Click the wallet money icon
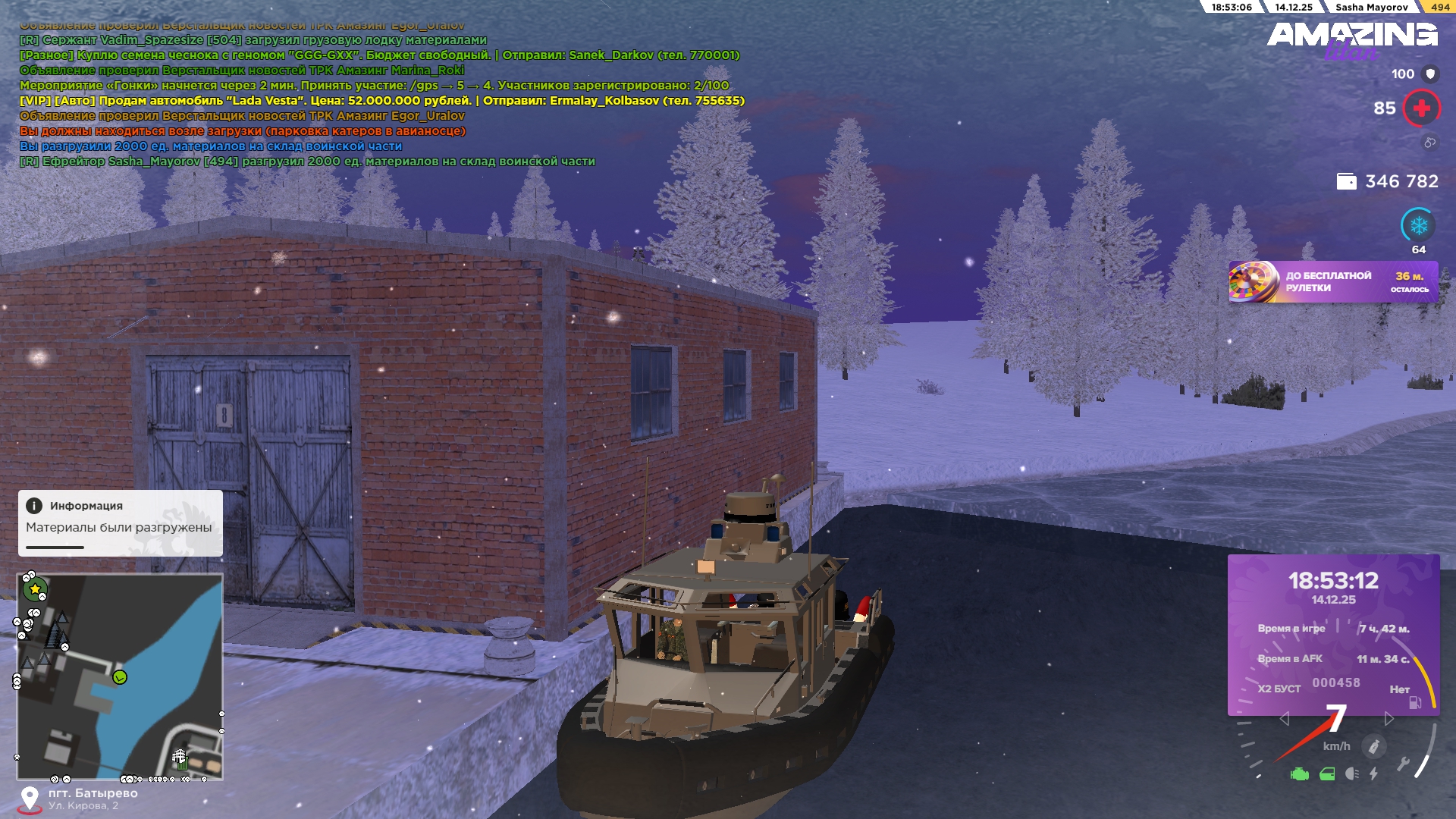 click(x=1346, y=182)
